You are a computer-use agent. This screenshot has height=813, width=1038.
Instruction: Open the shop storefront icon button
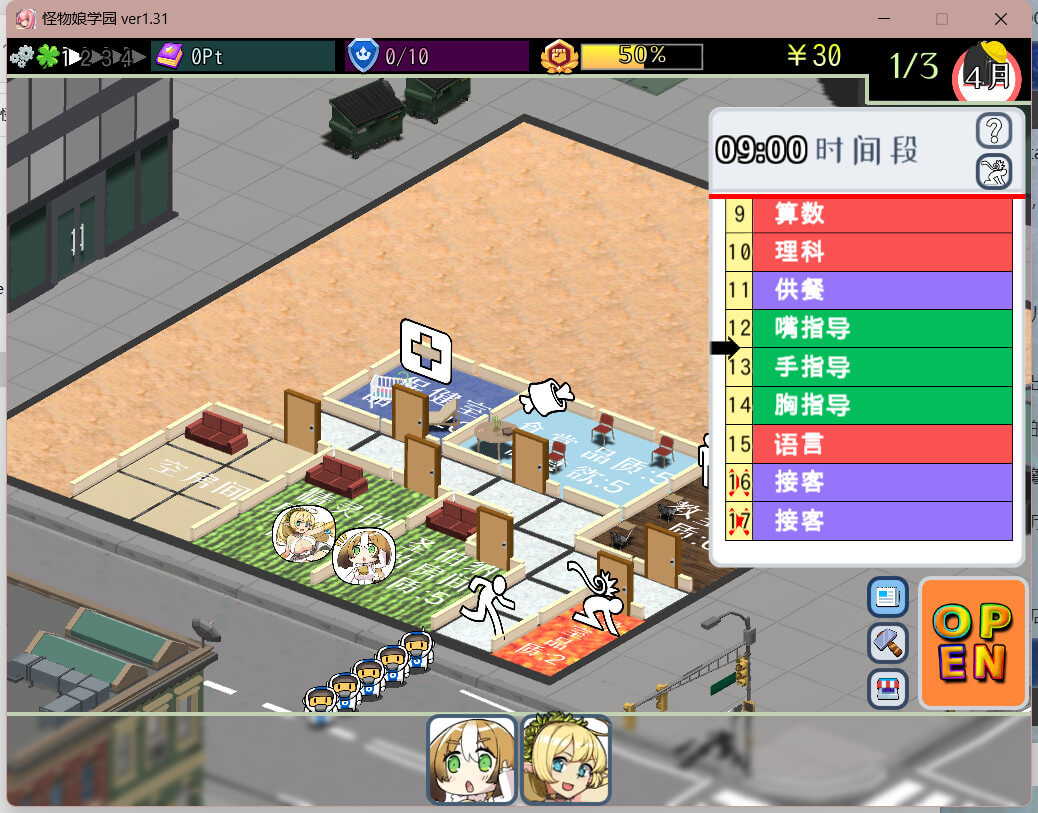(888, 688)
